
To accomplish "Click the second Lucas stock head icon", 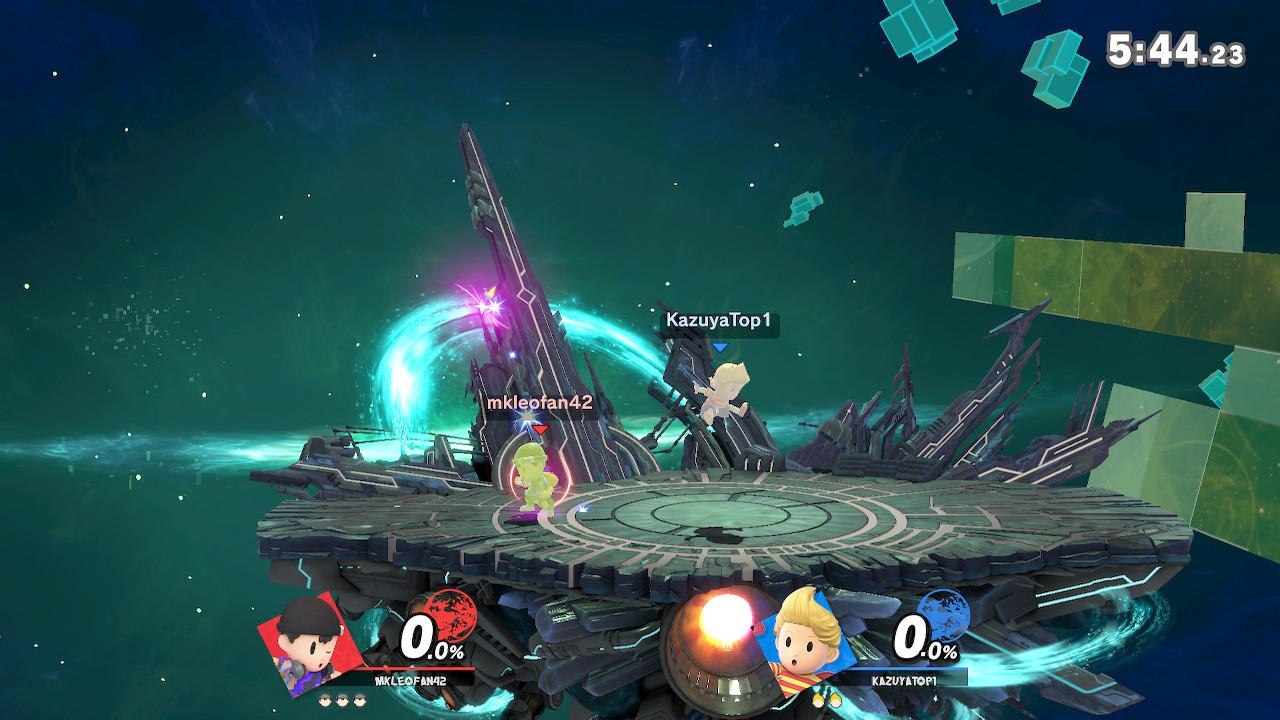I will click(x=835, y=699).
